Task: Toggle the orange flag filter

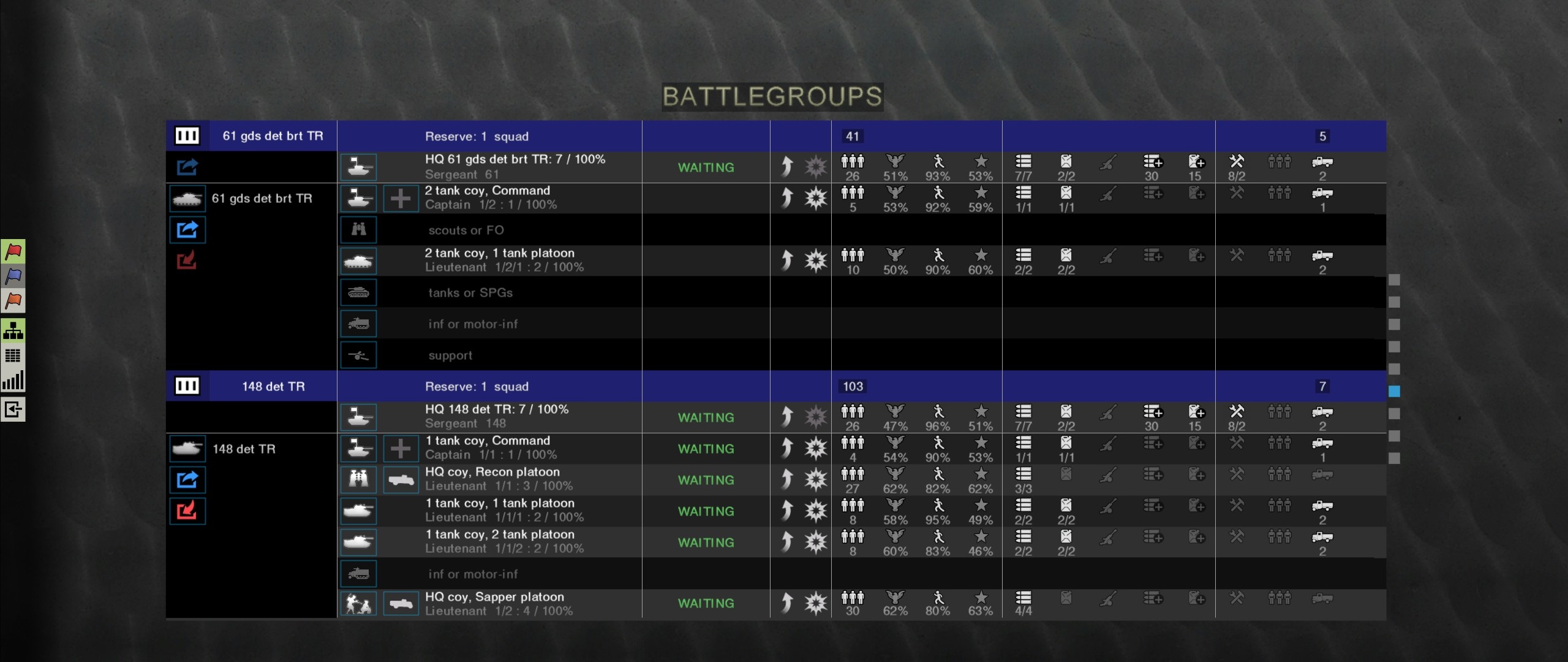Action: [x=13, y=301]
